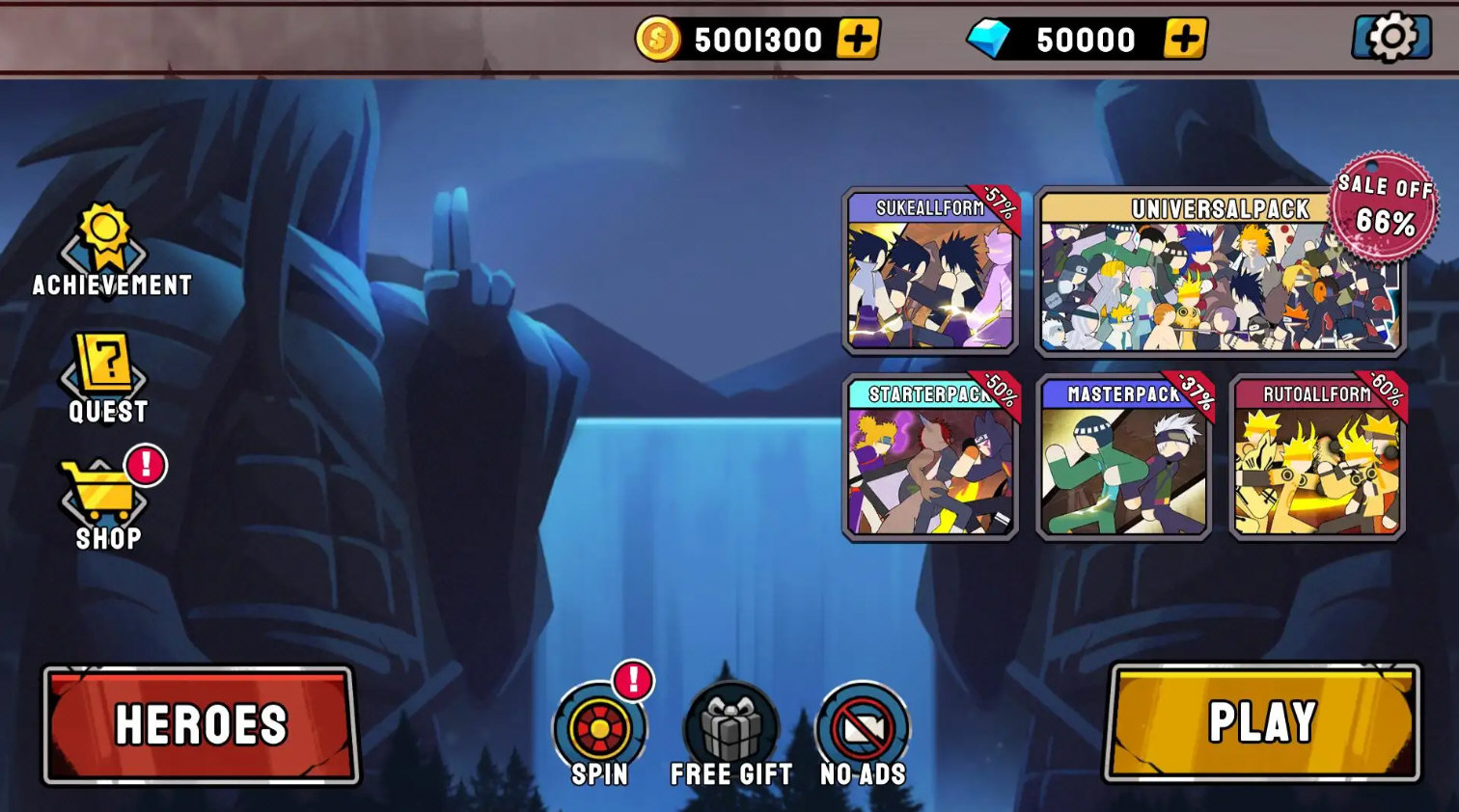Check out the RutoAllForm pack
Viewport: 1459px width, 812px height.
[x=1317, y=458]
